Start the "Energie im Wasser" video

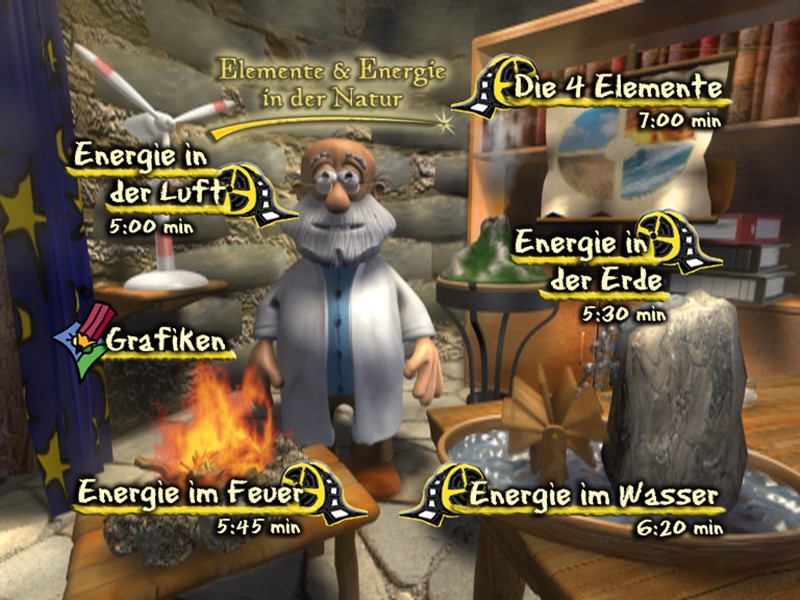pos(593,495)
